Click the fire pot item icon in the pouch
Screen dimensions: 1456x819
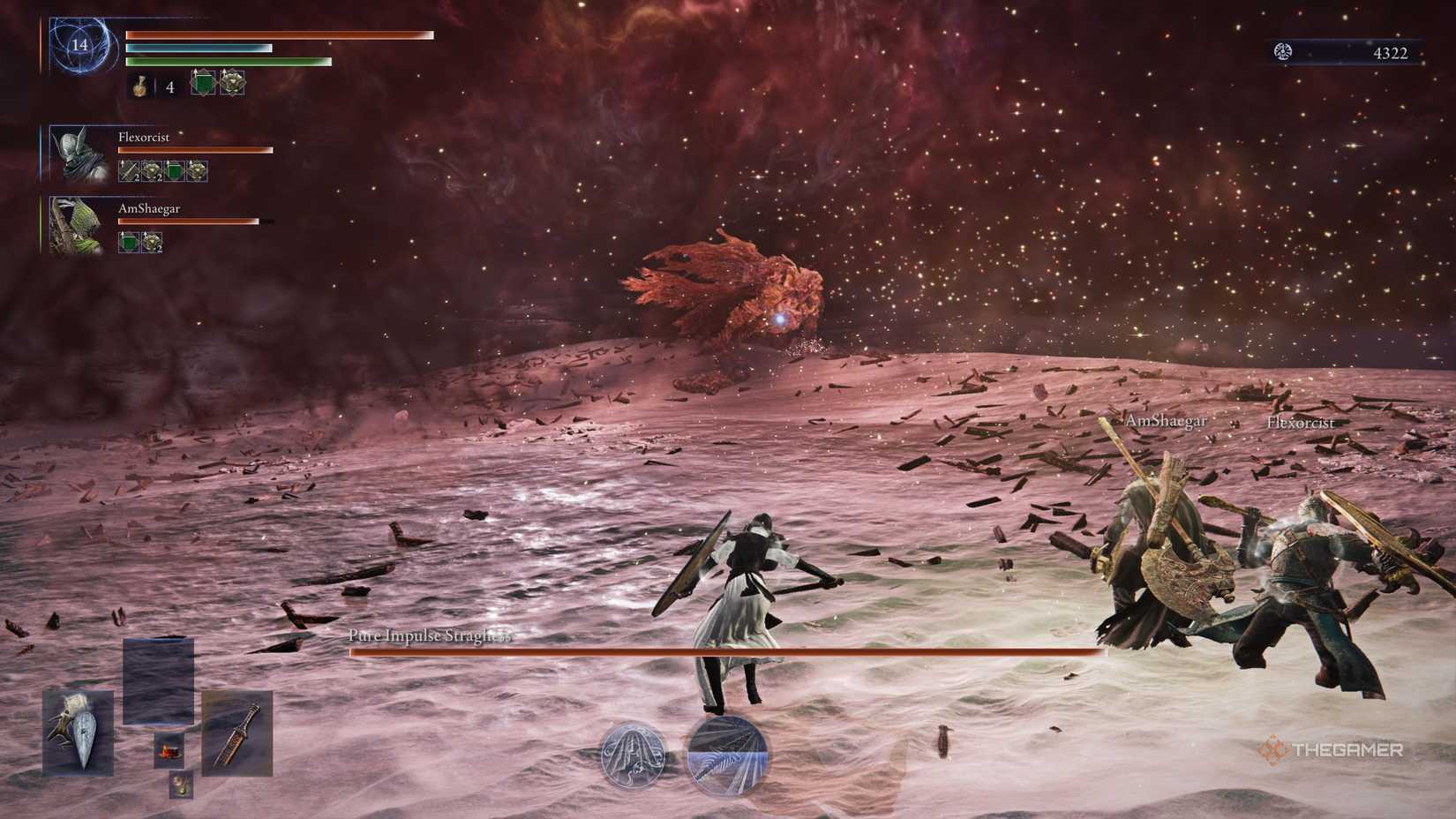171,752
